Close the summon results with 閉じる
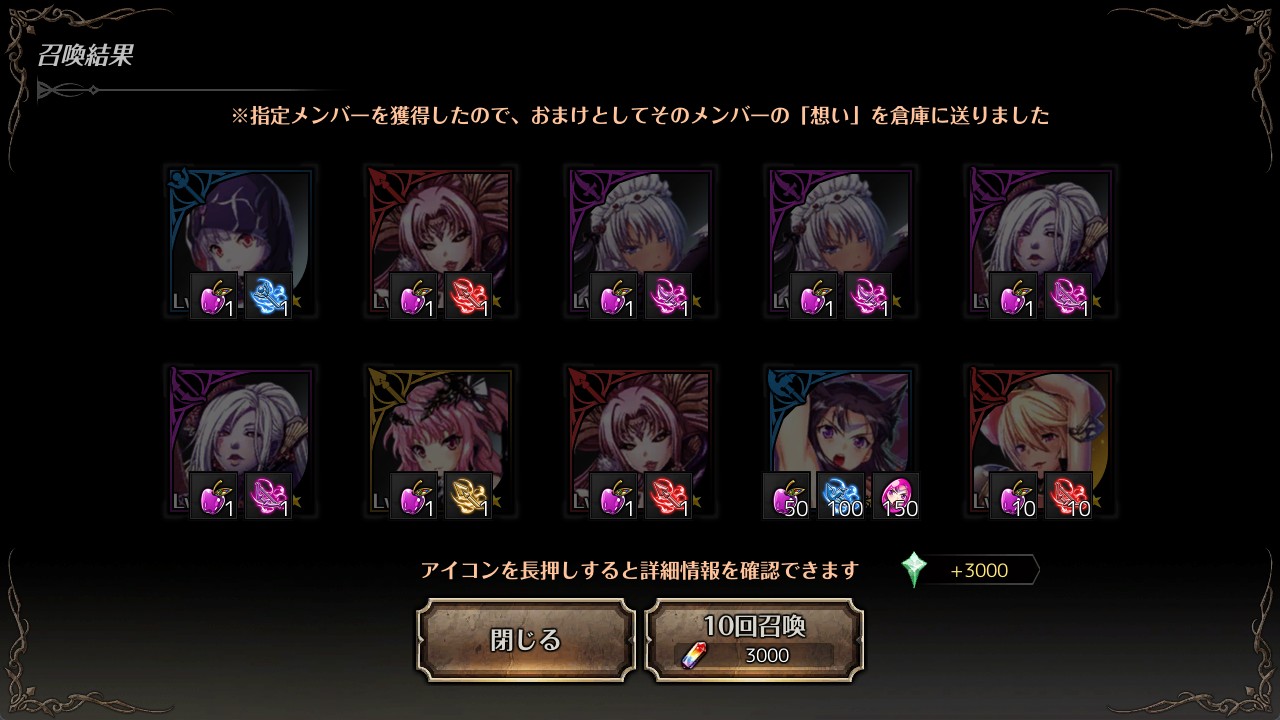Screen dimensions: 1280x720 tap(526, 640)
